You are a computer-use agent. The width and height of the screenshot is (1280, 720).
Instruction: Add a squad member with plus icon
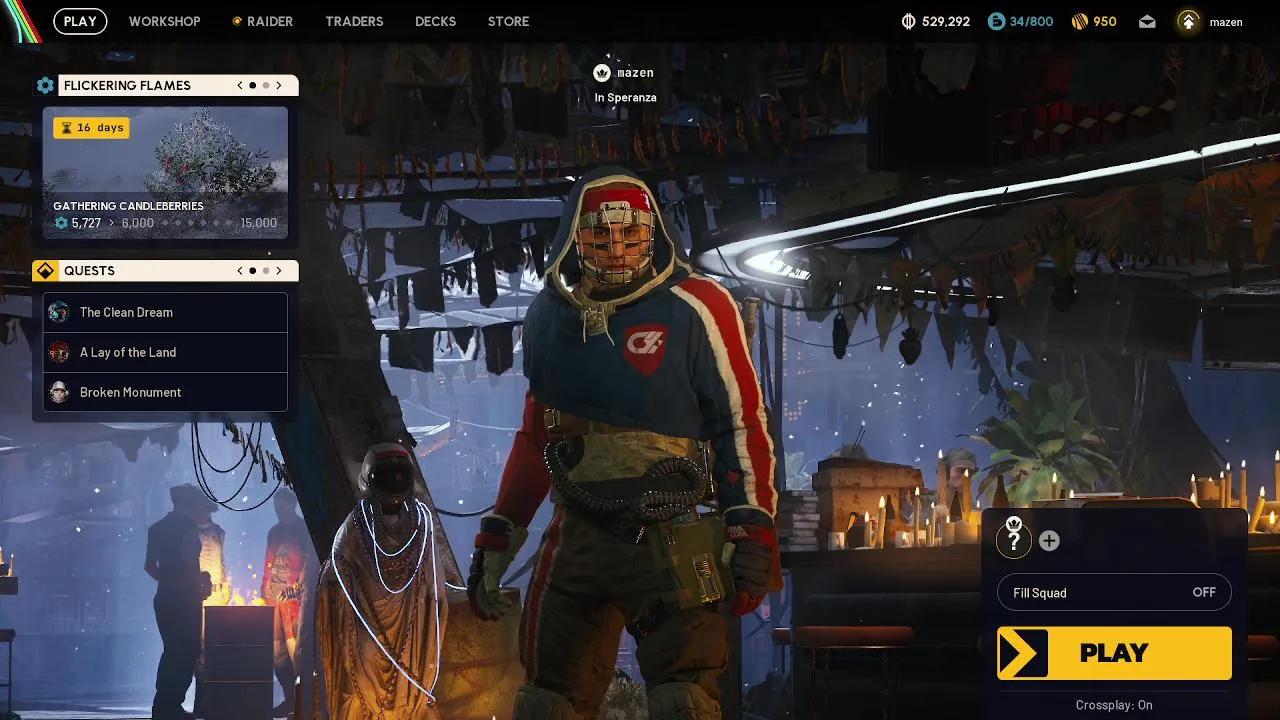tap(1049, 541)
